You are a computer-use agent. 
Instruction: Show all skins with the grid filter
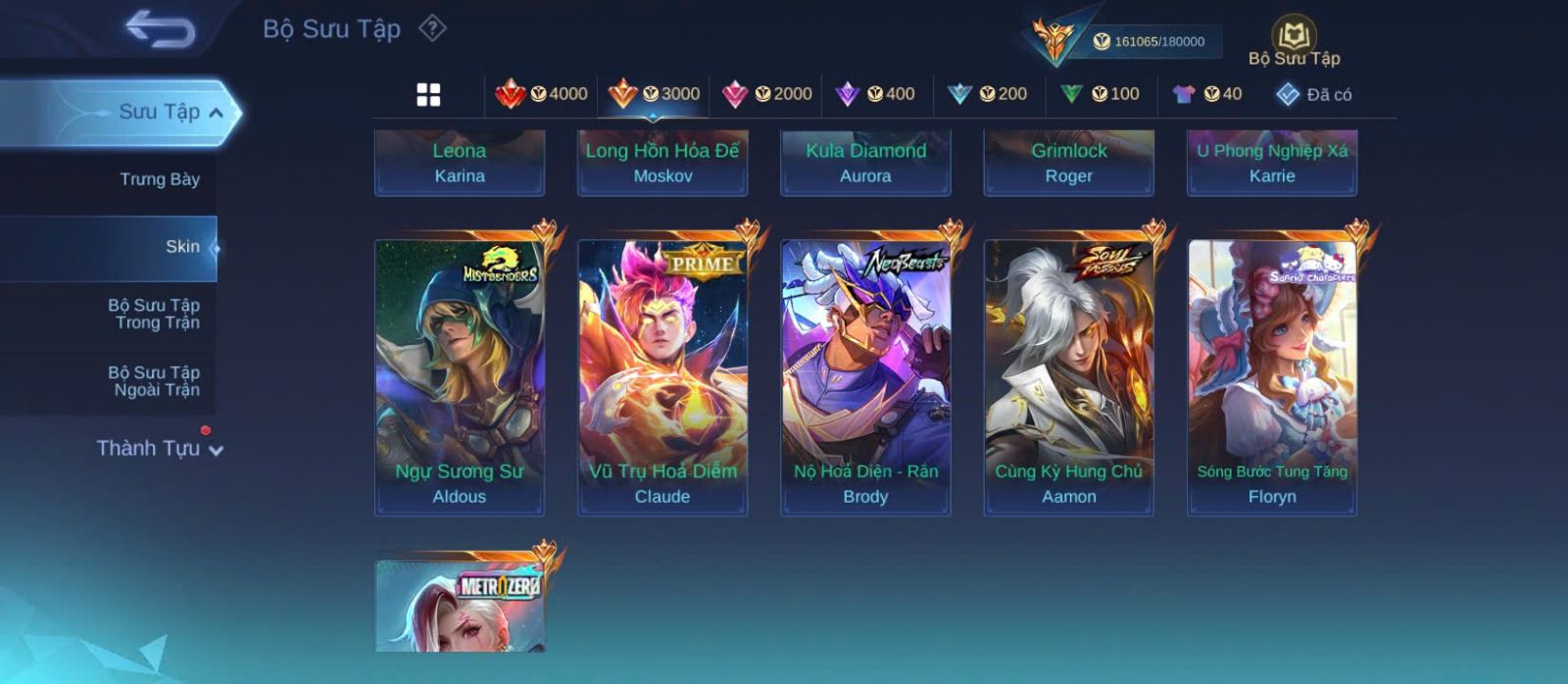coord(428,94)
